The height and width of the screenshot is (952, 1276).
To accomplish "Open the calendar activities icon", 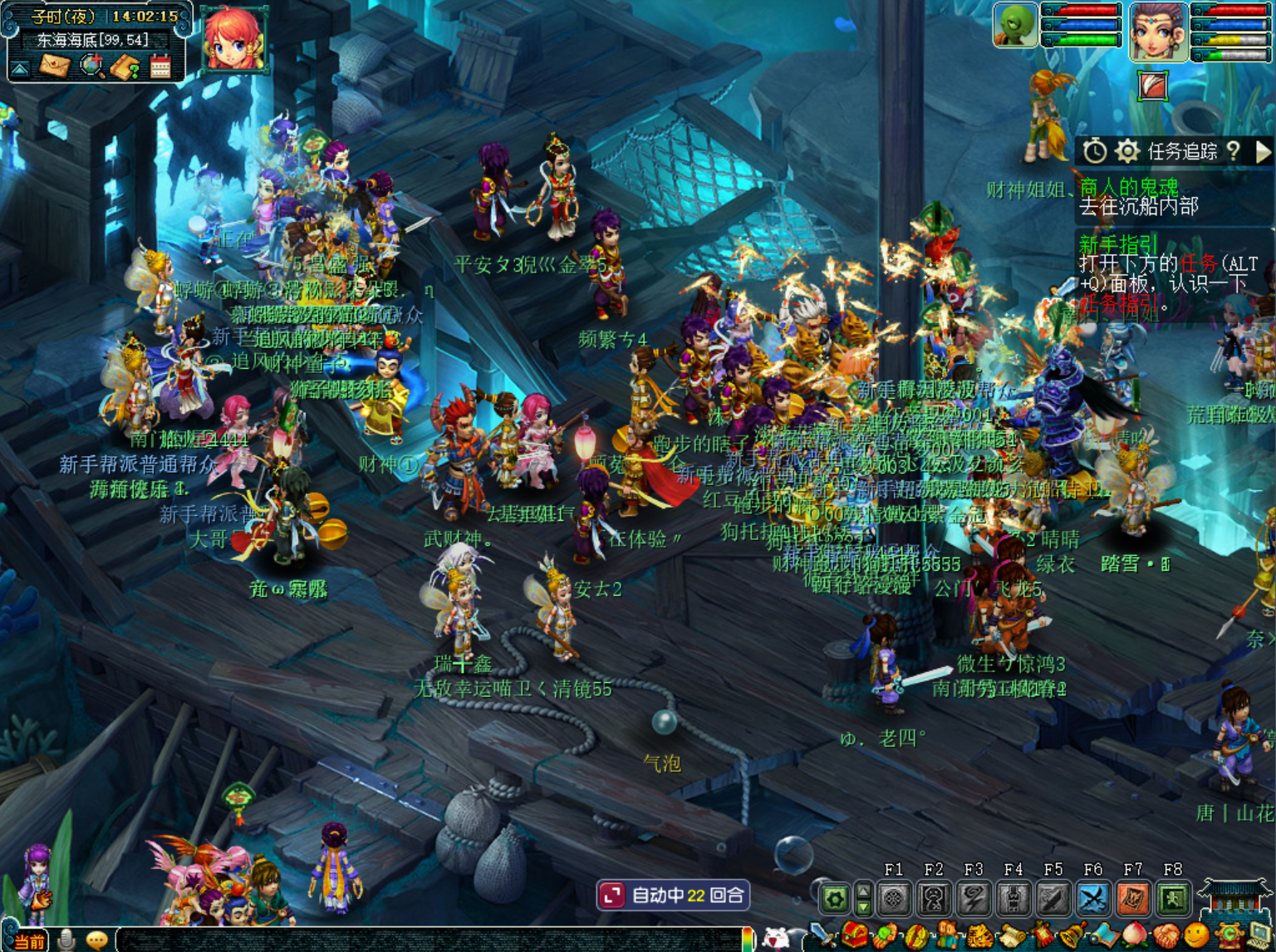I will point(160,66).
